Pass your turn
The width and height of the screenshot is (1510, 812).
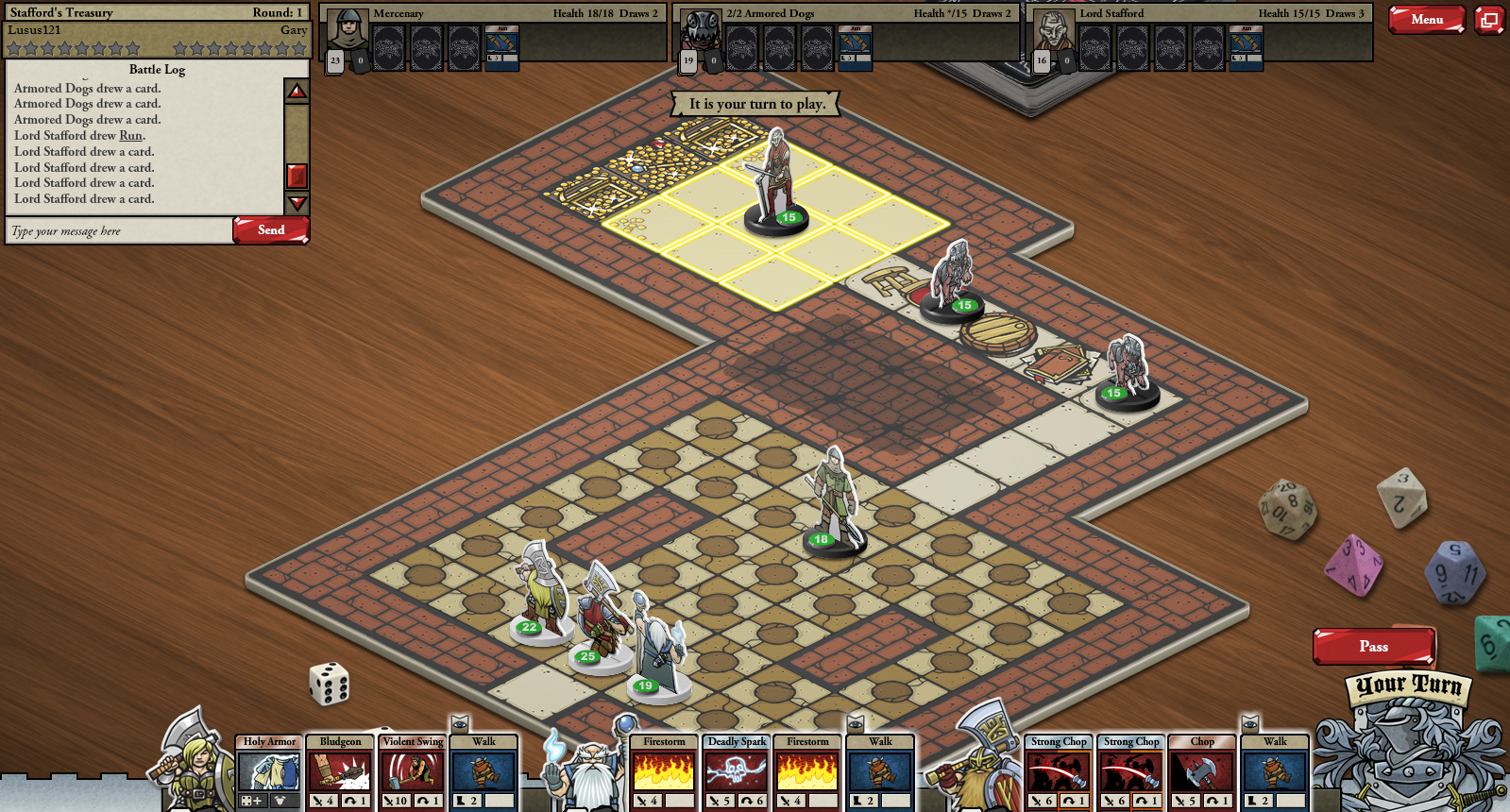pos(1373,647)
